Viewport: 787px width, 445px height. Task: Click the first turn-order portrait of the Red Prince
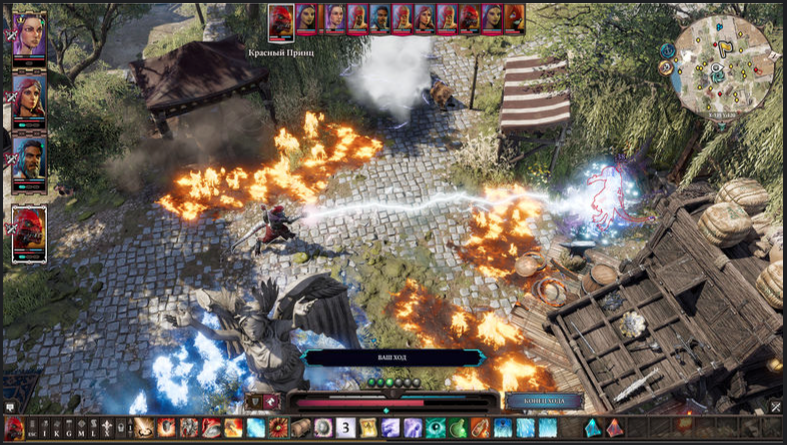(281, 19)
